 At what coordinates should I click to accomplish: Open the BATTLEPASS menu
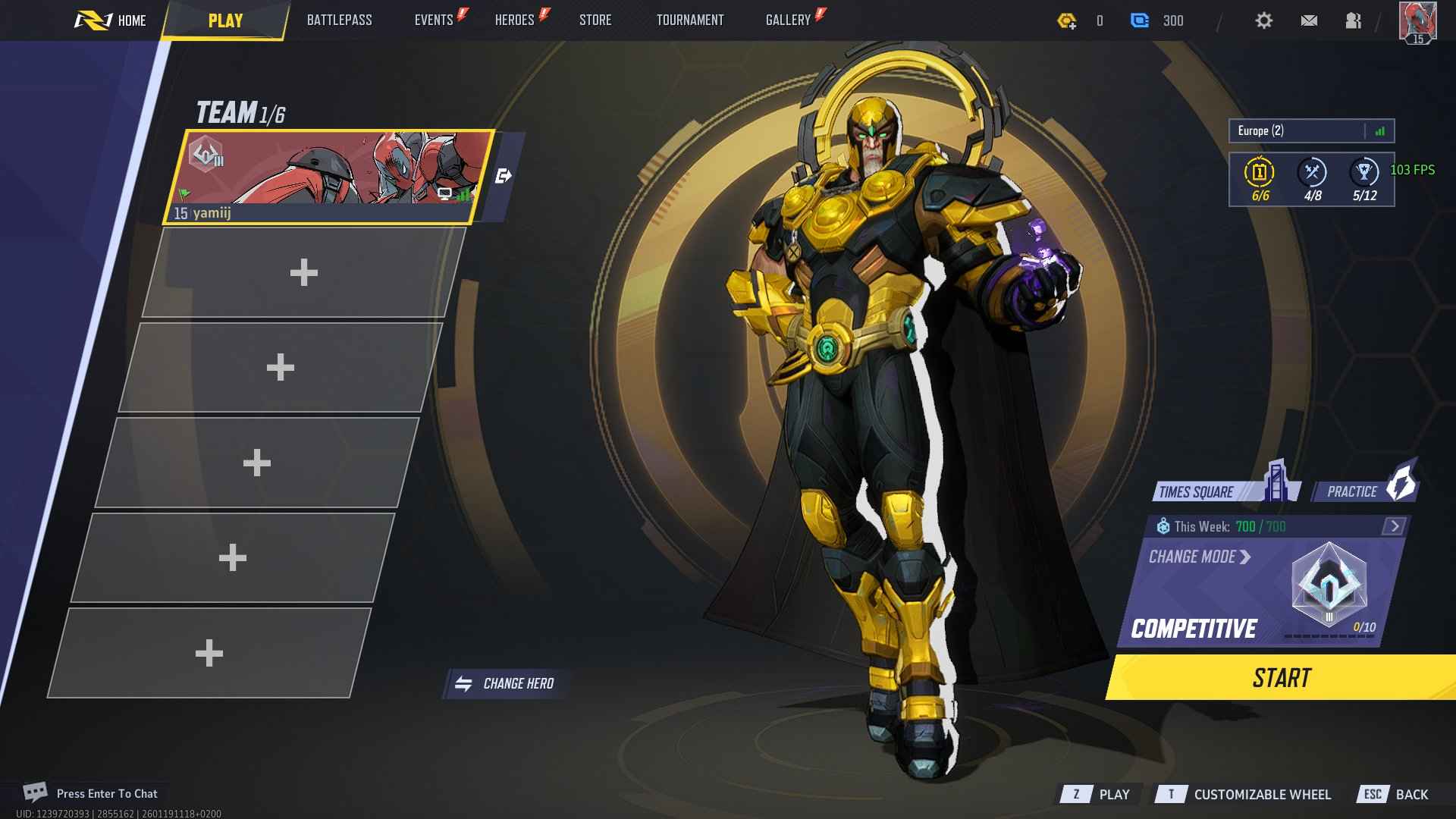[339, 20]
